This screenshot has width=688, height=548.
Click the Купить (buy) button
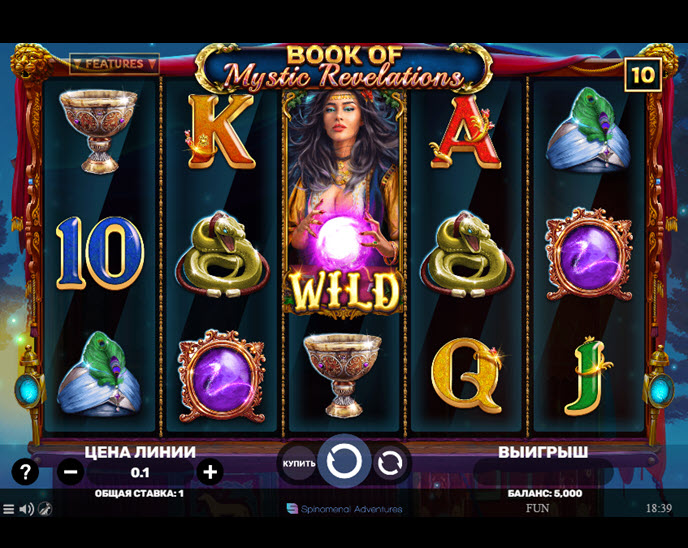pyautogui.click(x=299, y=463)
